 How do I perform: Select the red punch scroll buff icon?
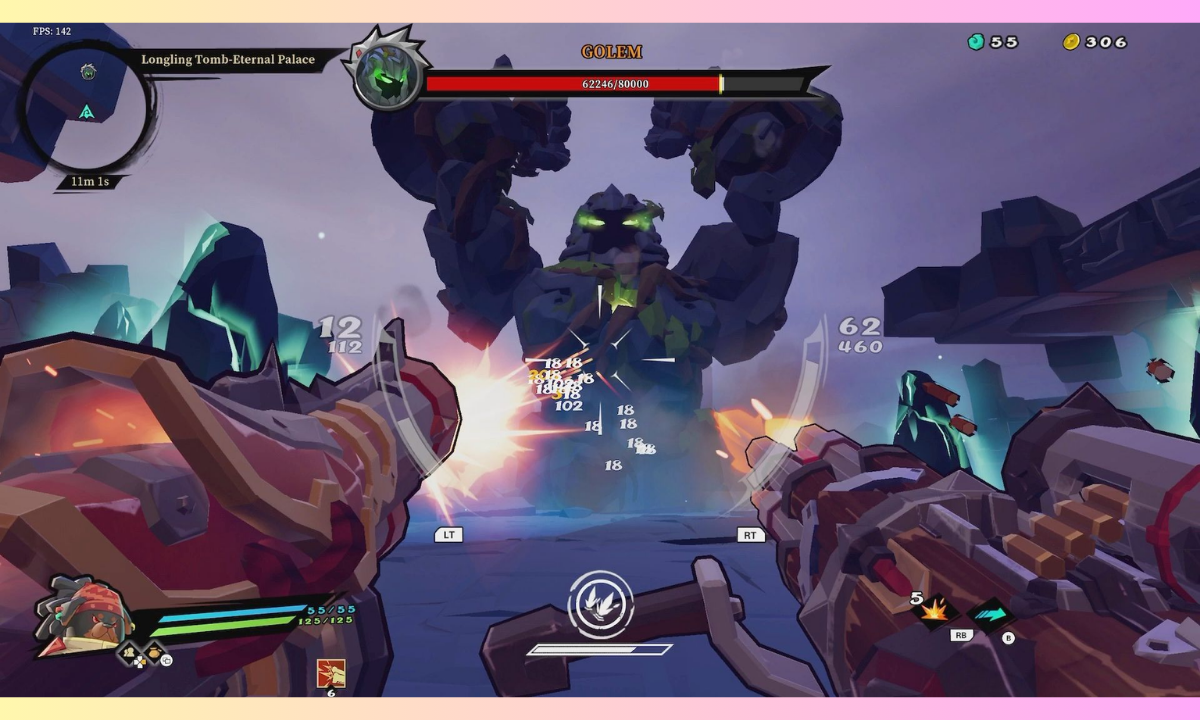click(x=328, y=673)
